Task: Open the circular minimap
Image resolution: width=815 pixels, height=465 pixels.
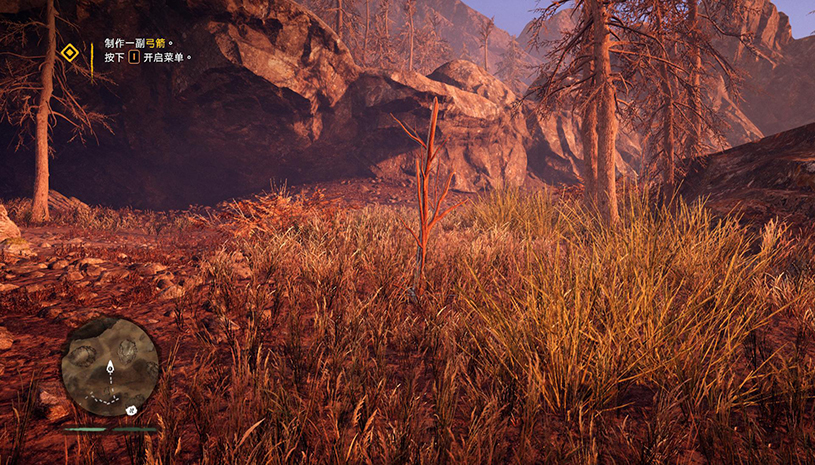Action: (109, 366)
